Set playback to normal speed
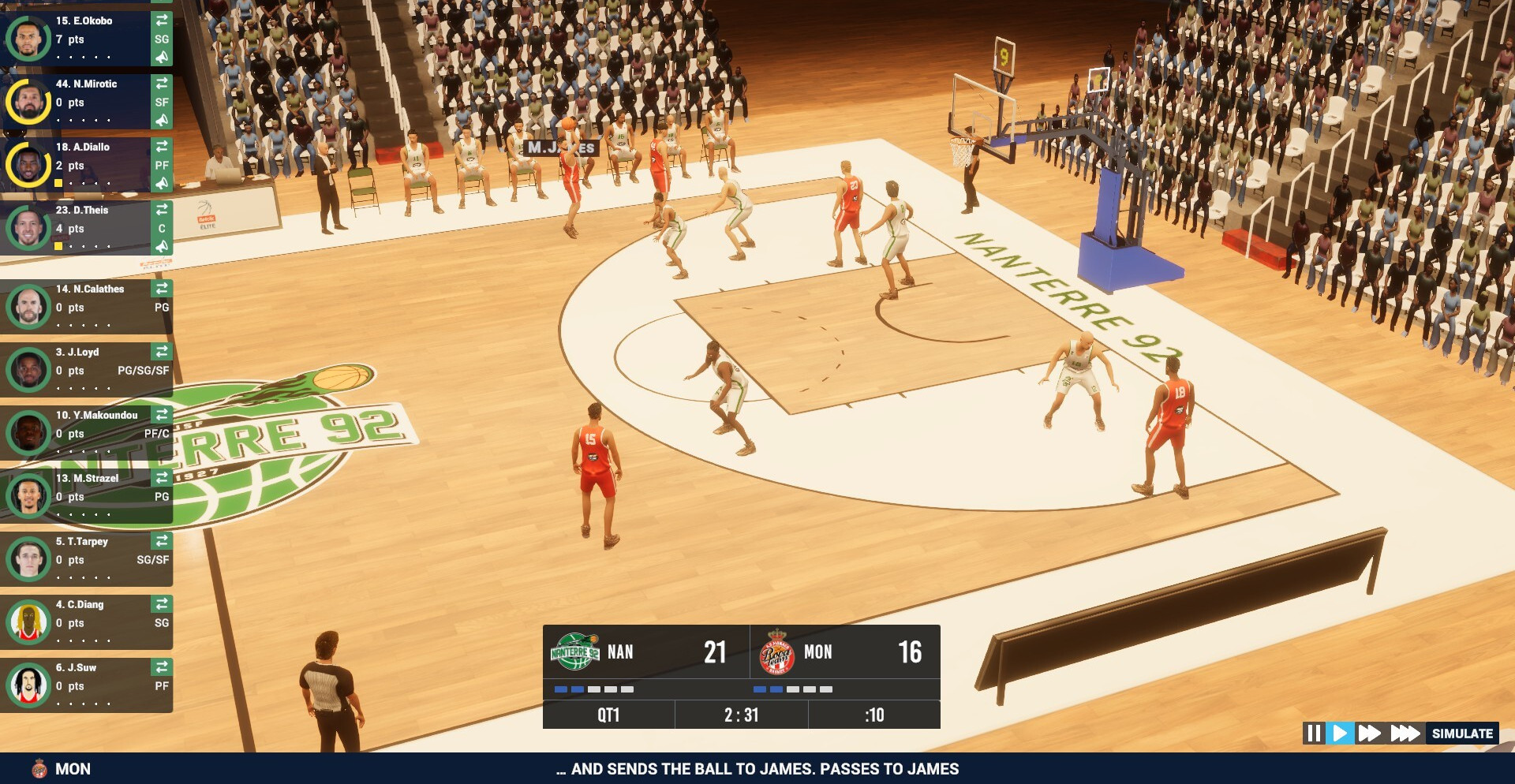The width and height of the screenshot is (1515, 784). [x=1340, y=734]
